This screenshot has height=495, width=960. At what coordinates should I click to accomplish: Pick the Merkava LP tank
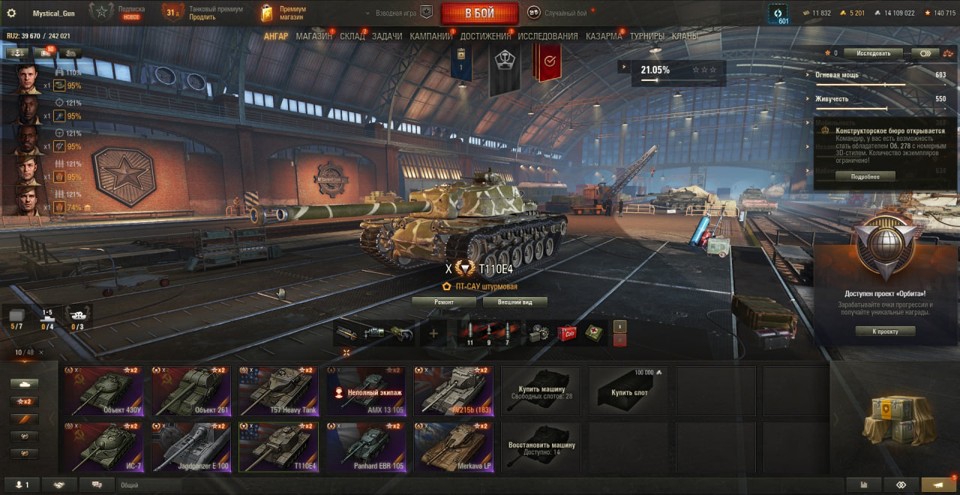coord(455,446)
